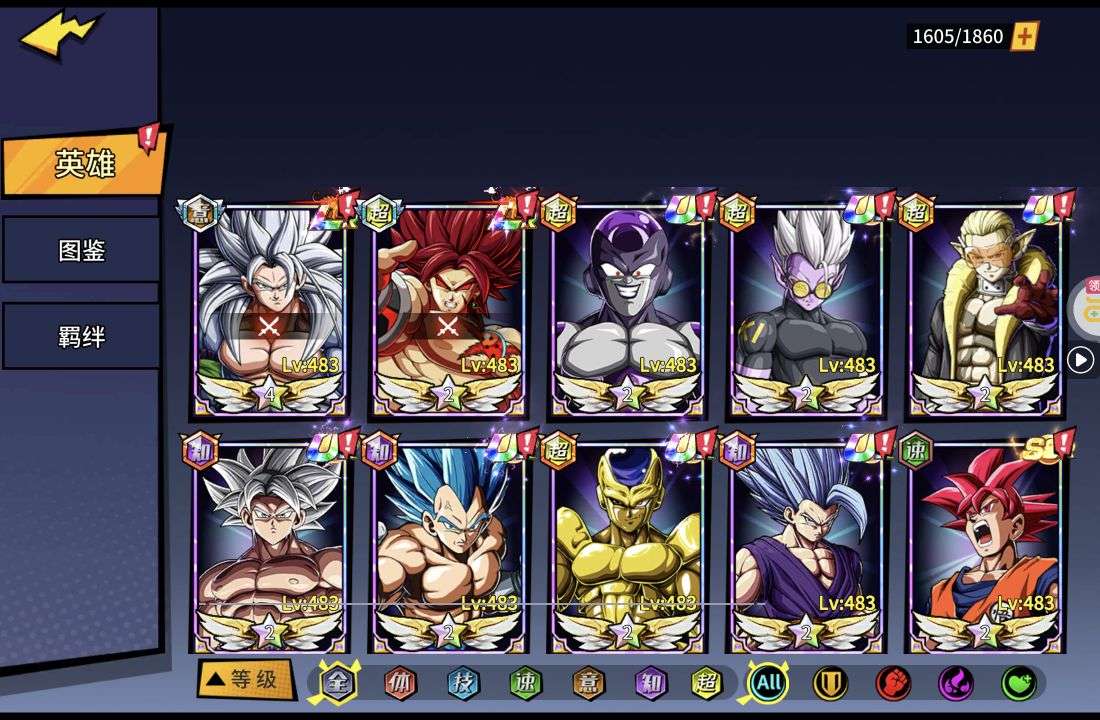Screen dimensions: 1100x720
Task: Tap the plus button beside 1605/1860
Action: click(1024, 37)
